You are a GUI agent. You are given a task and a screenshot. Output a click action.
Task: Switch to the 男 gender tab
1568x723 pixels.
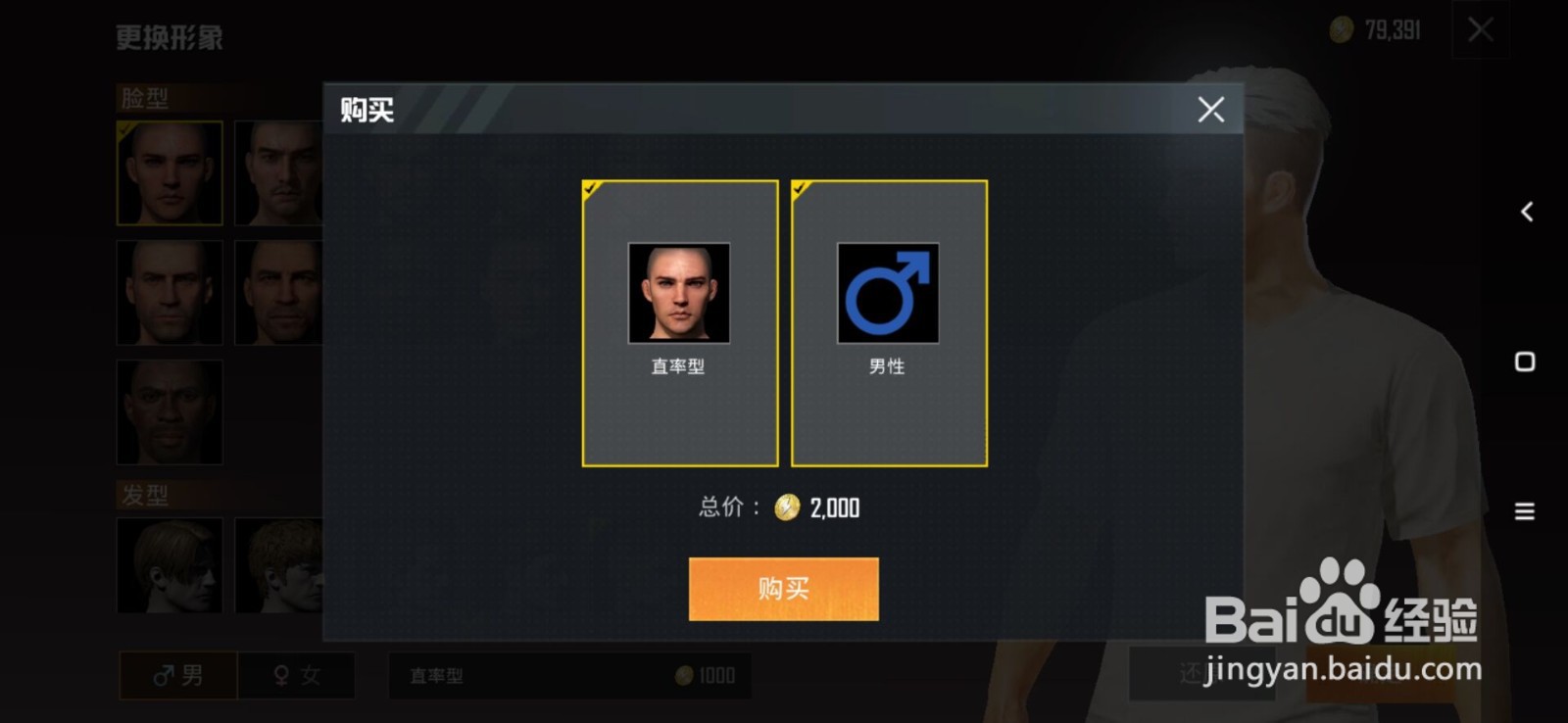[176, 676]
